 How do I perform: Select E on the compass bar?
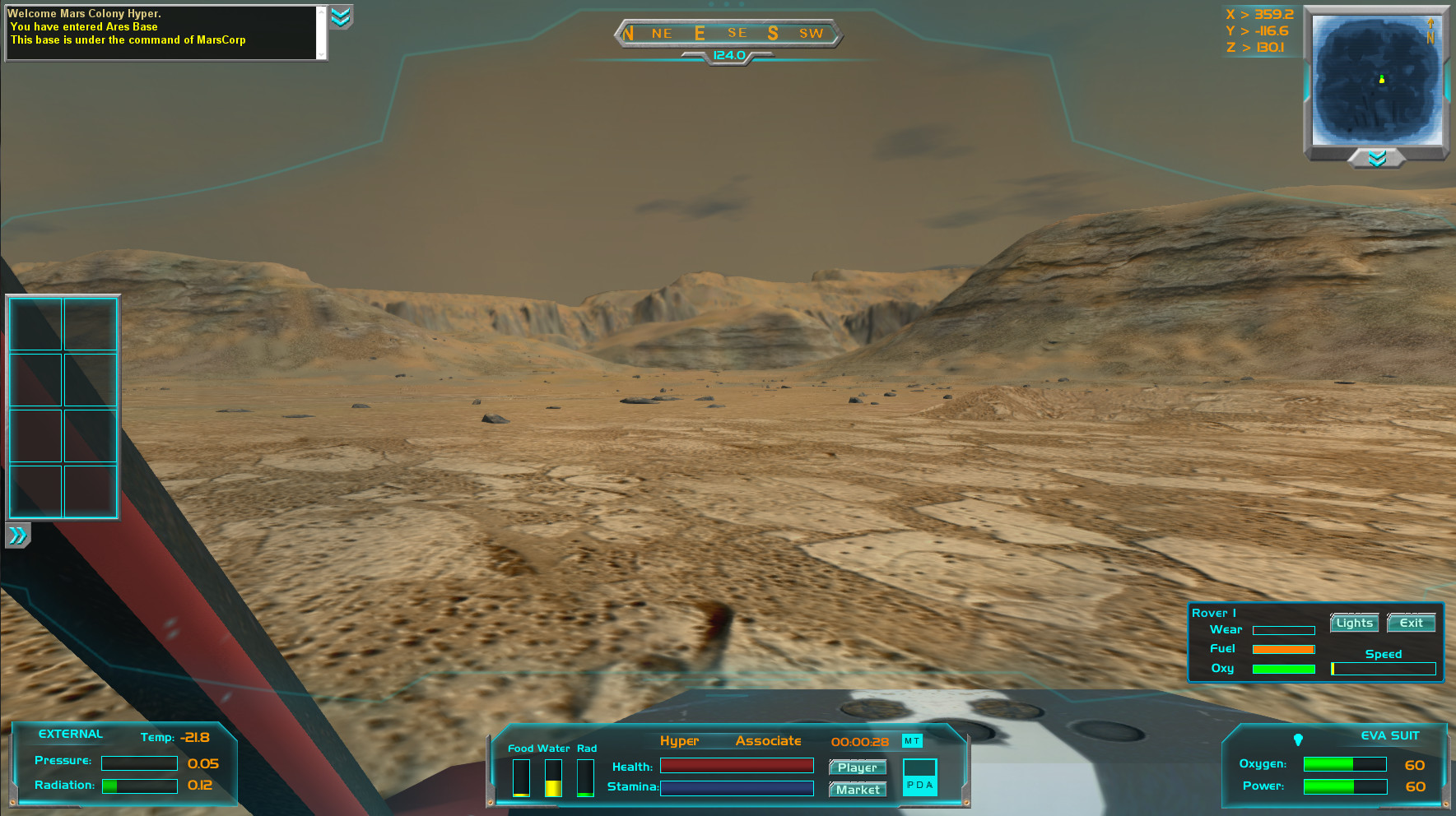[698, 33]
